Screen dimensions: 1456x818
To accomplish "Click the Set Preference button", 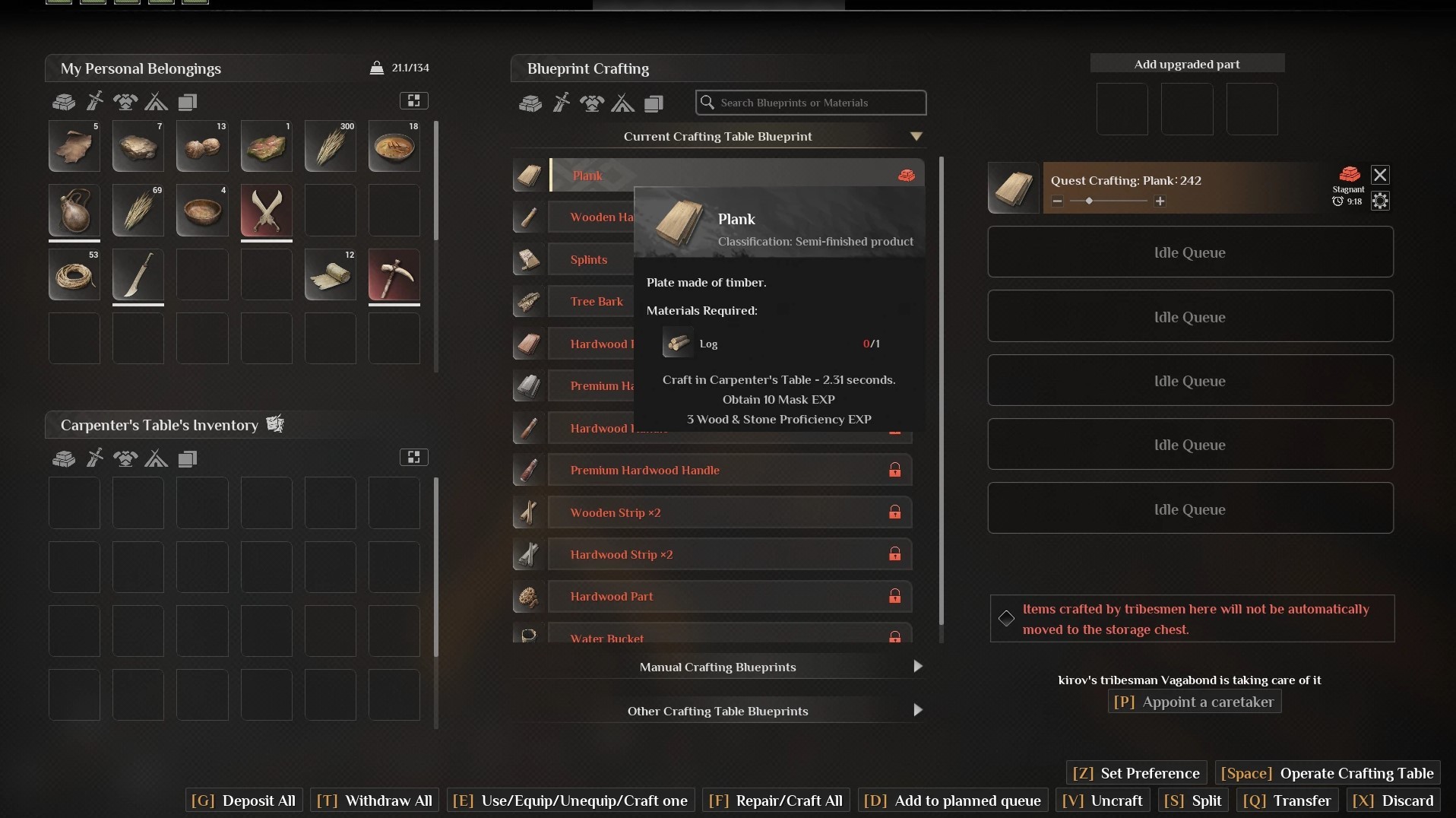I will (x=1136, y=773).
